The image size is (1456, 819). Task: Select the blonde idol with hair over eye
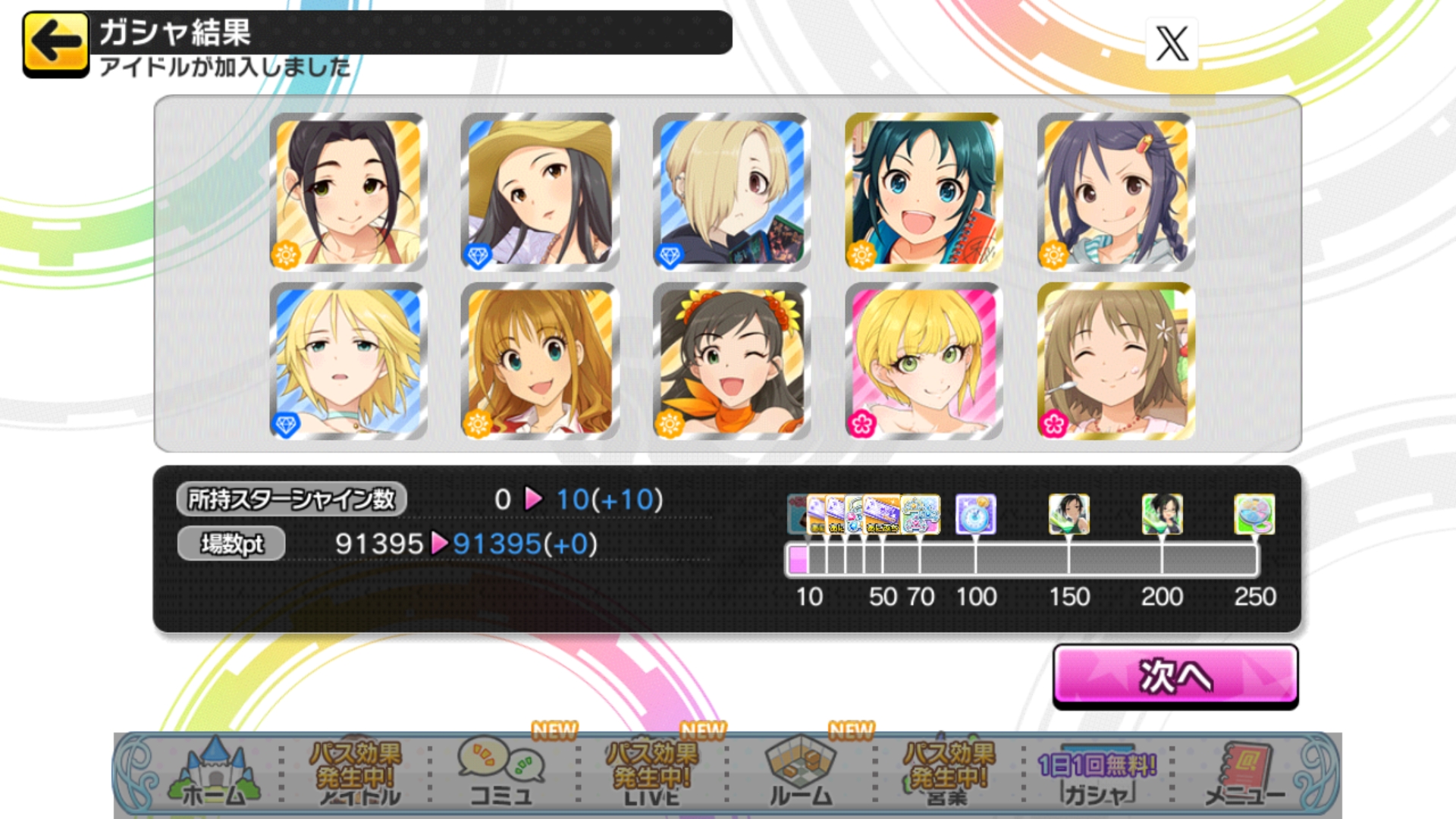click(732, 192)
